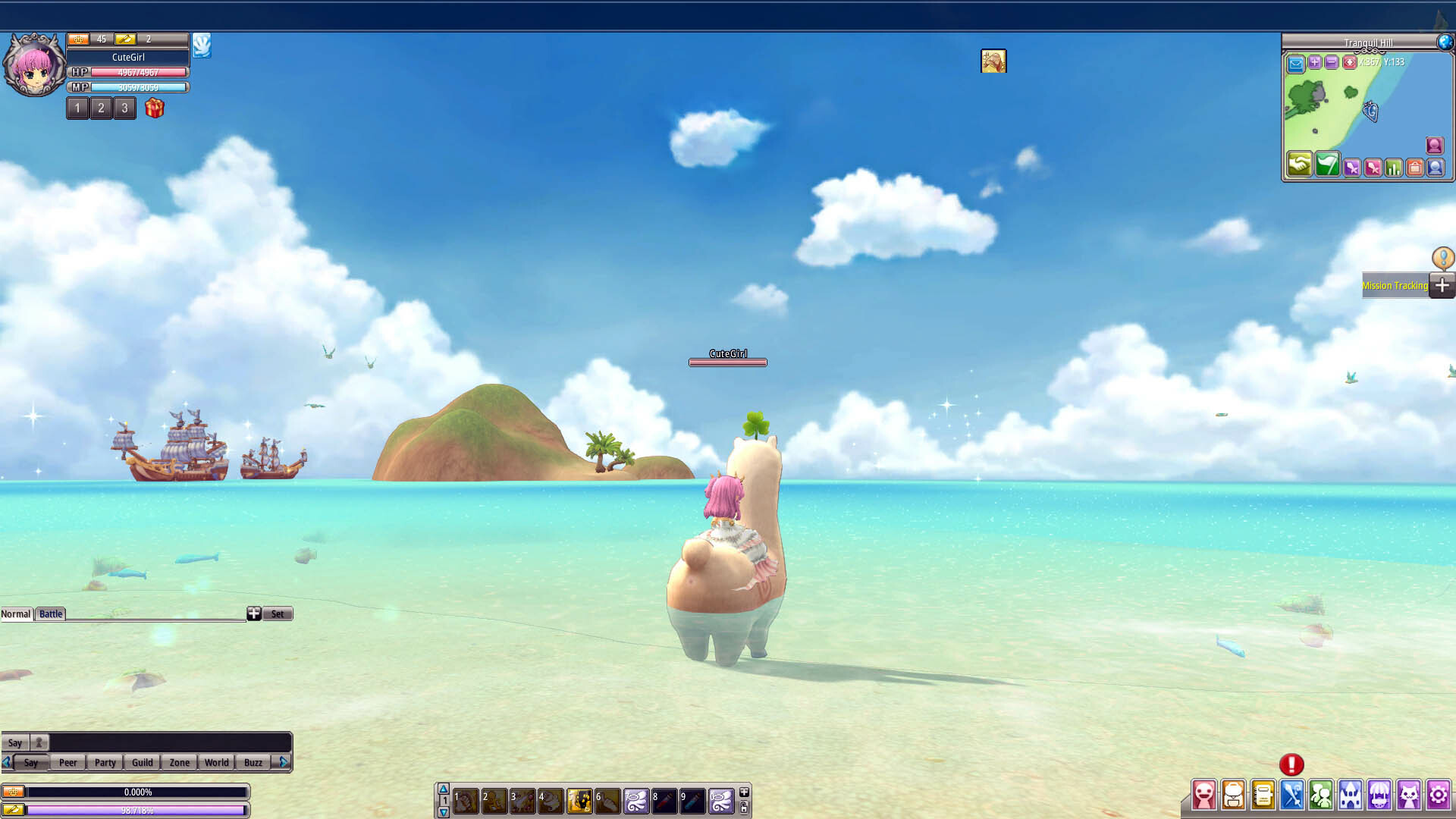Toggle the eye visibility icon on minimap

1350,63
